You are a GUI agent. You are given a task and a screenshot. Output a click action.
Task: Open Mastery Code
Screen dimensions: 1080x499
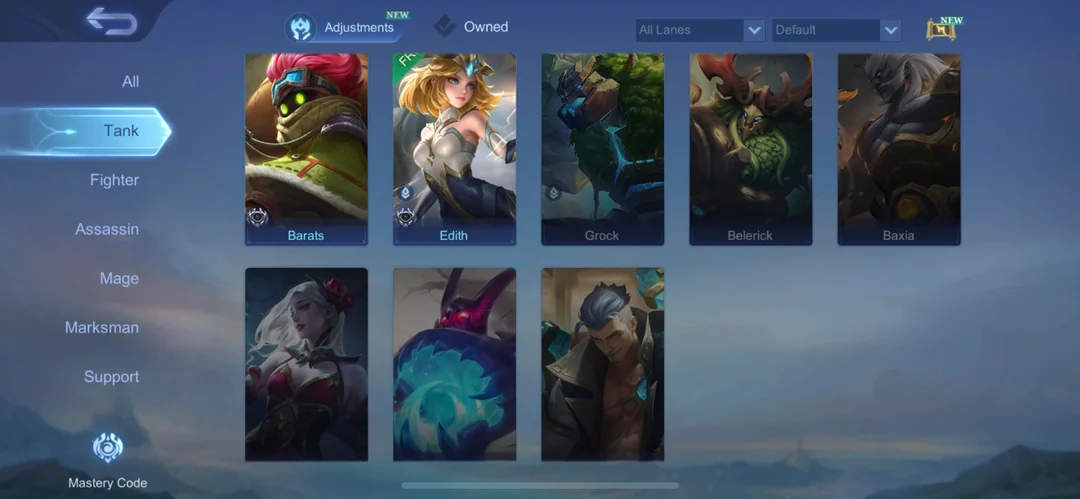click(x=107, y=461)
